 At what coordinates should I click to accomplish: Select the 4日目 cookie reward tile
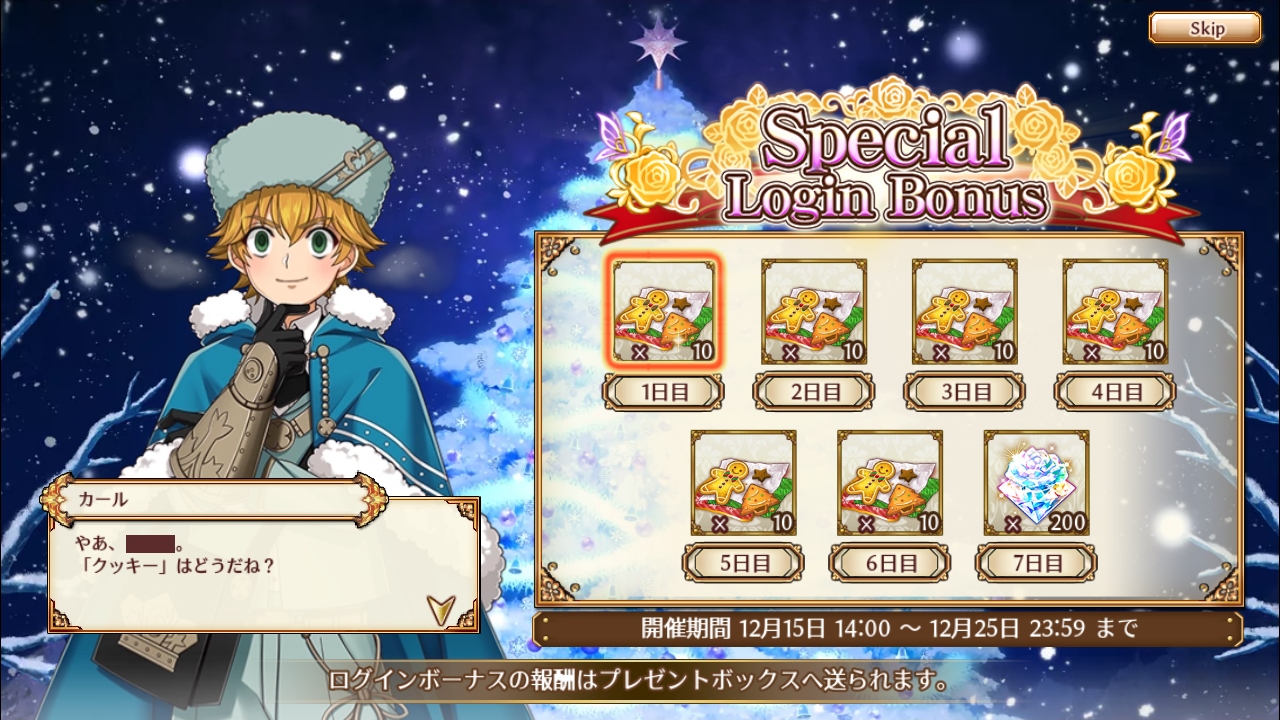point(1114,312)
